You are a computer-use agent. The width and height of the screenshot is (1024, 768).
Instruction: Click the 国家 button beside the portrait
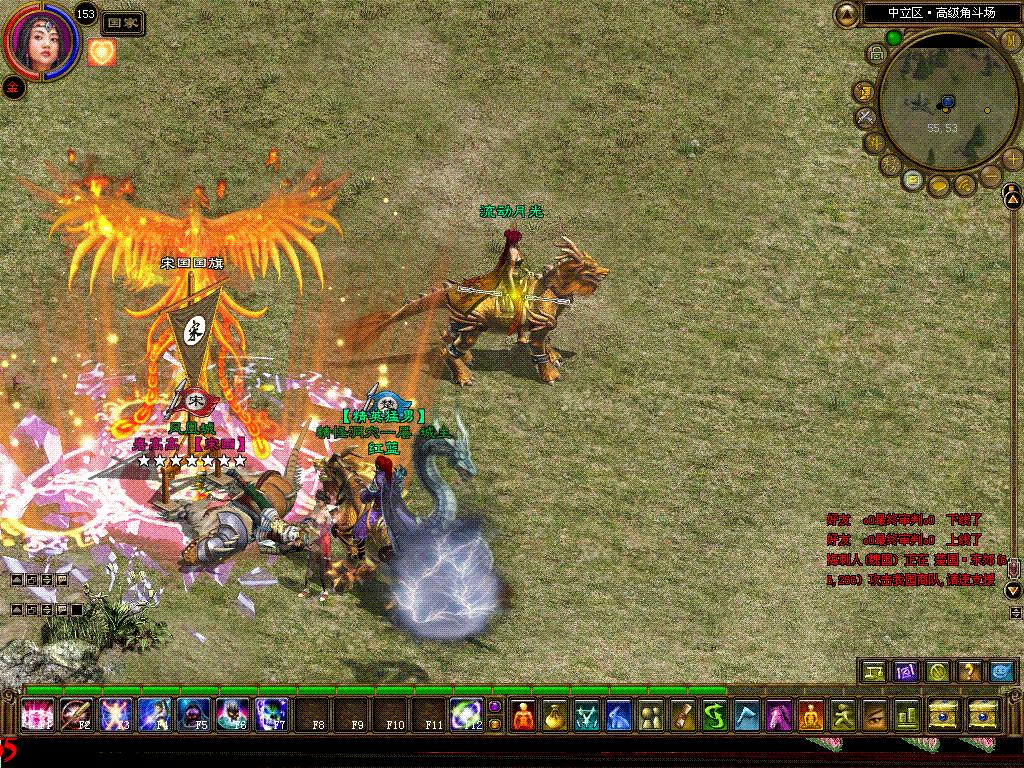tap(123, 23)
